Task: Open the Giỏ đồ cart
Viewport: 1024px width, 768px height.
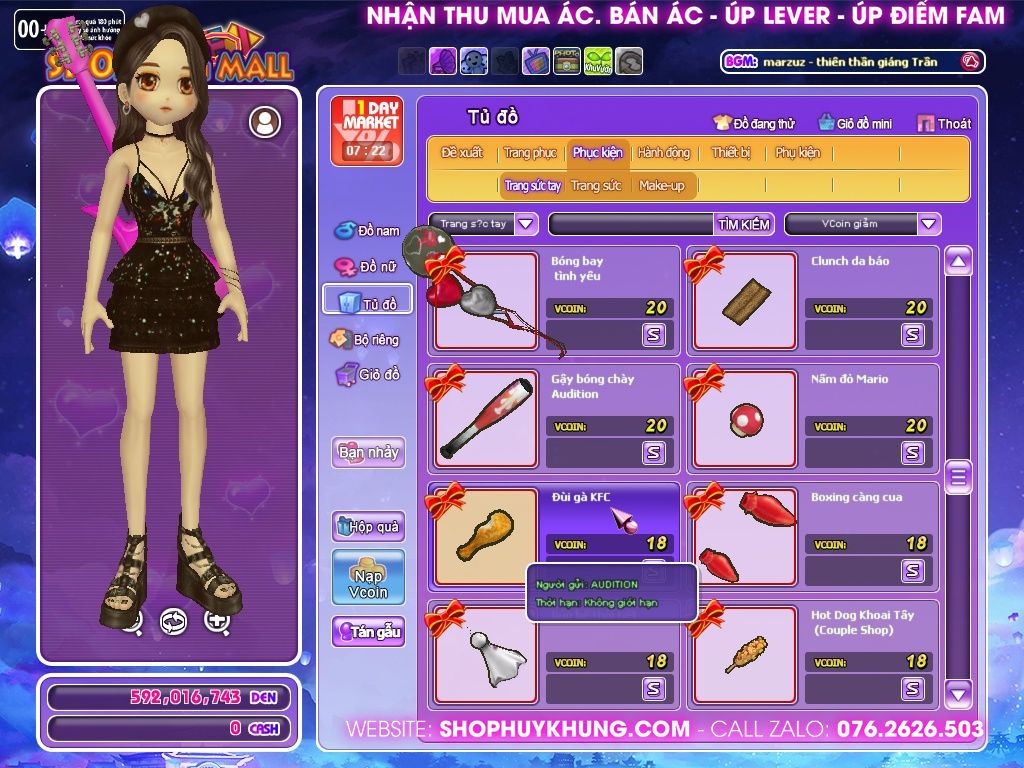Action: coord(367,375)
